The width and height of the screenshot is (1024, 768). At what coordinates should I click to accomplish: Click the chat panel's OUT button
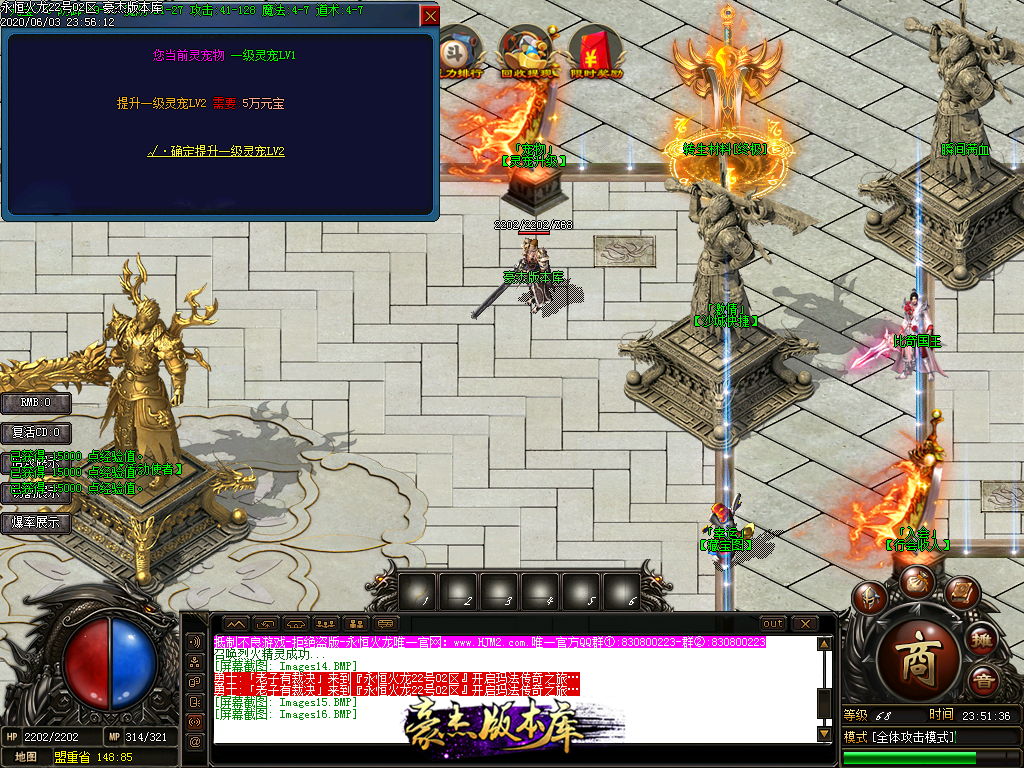pos(773,624)
